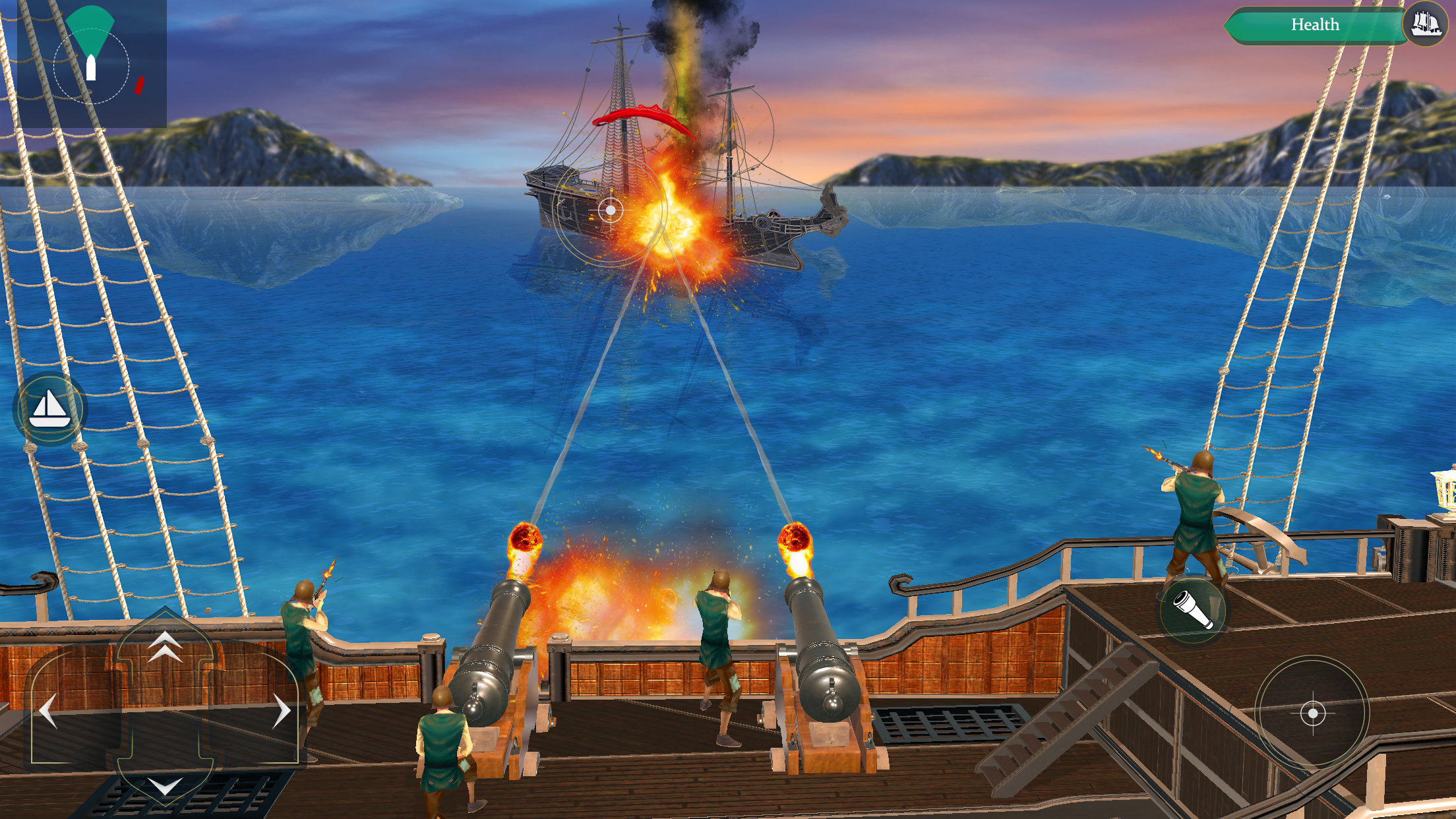1456x819 pixels.
Task: Open the minimap in the top-left corner
Action: (92, 63)
